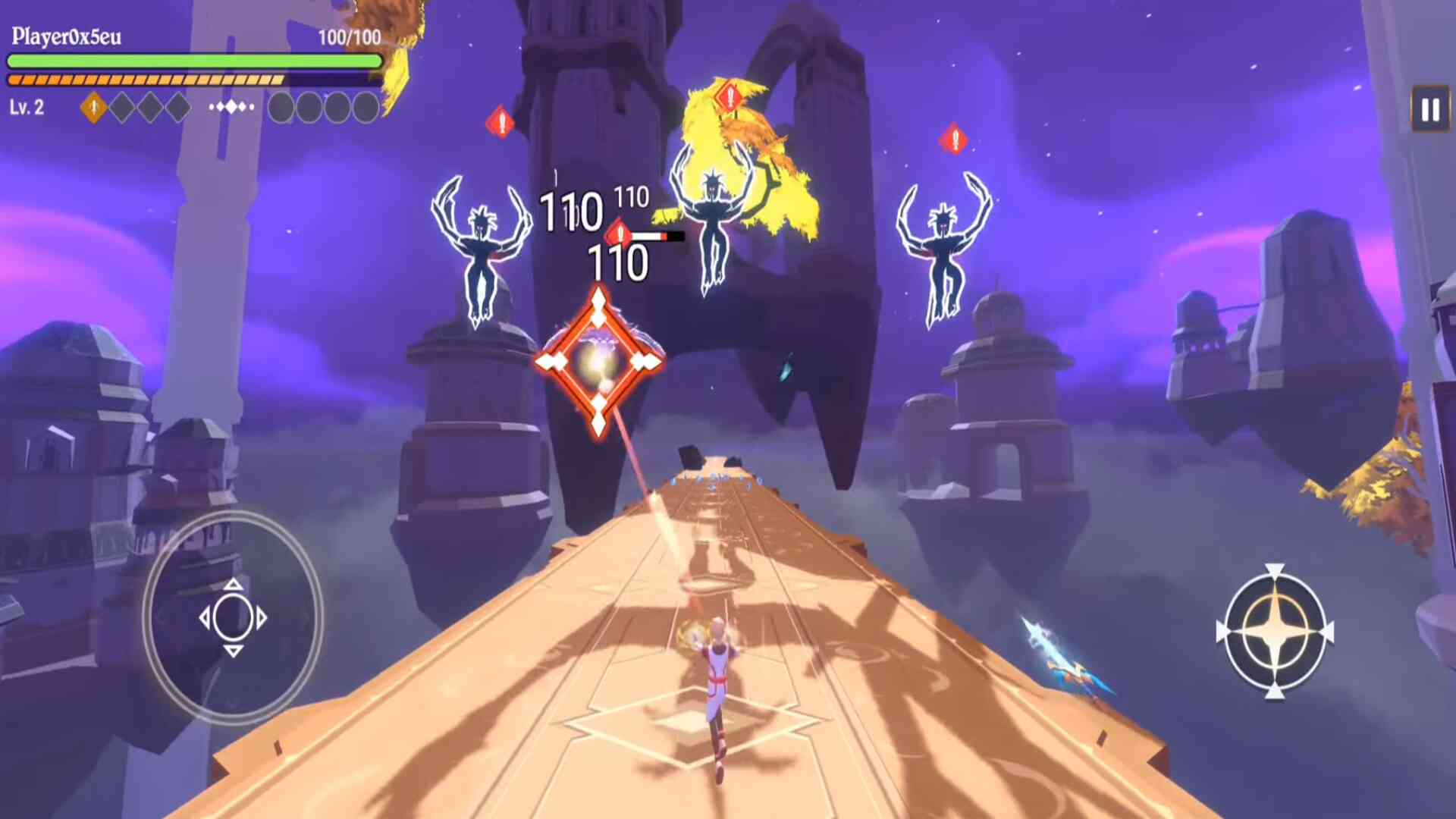Pause the game with the pause button

(1429, 111)
